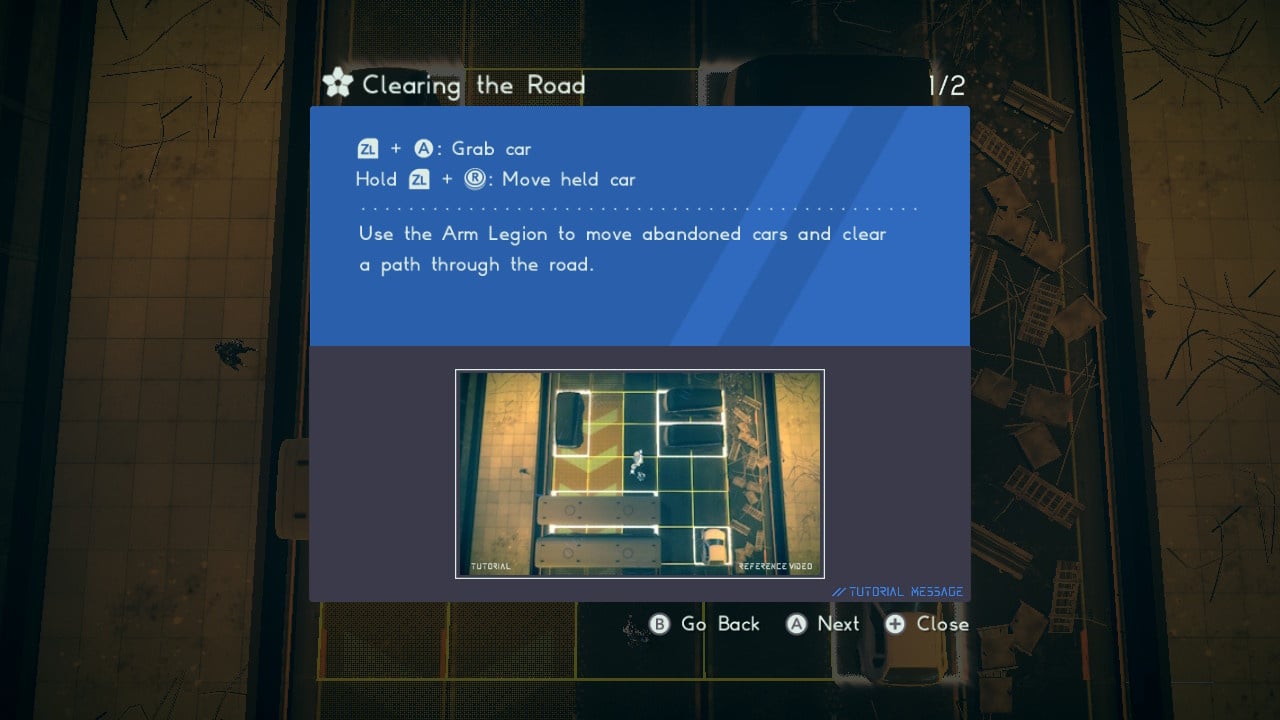Viewport: 1280px width, 720px height.
Task: Advance to the Next tutorial page
Action: pos(823,624)
